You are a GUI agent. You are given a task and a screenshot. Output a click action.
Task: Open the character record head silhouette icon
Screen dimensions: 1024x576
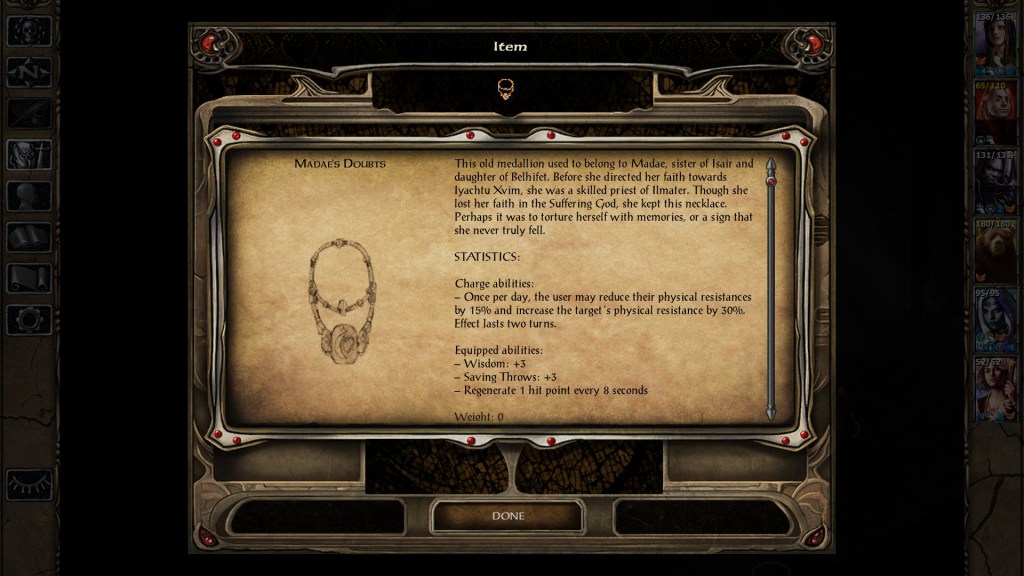pyautogui.click(x=28, y=196)
